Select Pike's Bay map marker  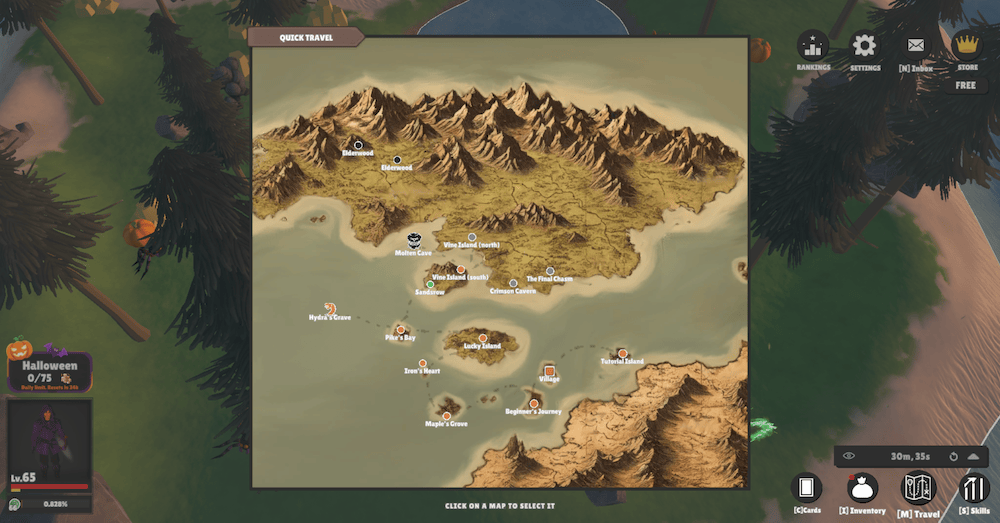click(x=400, y=329)
